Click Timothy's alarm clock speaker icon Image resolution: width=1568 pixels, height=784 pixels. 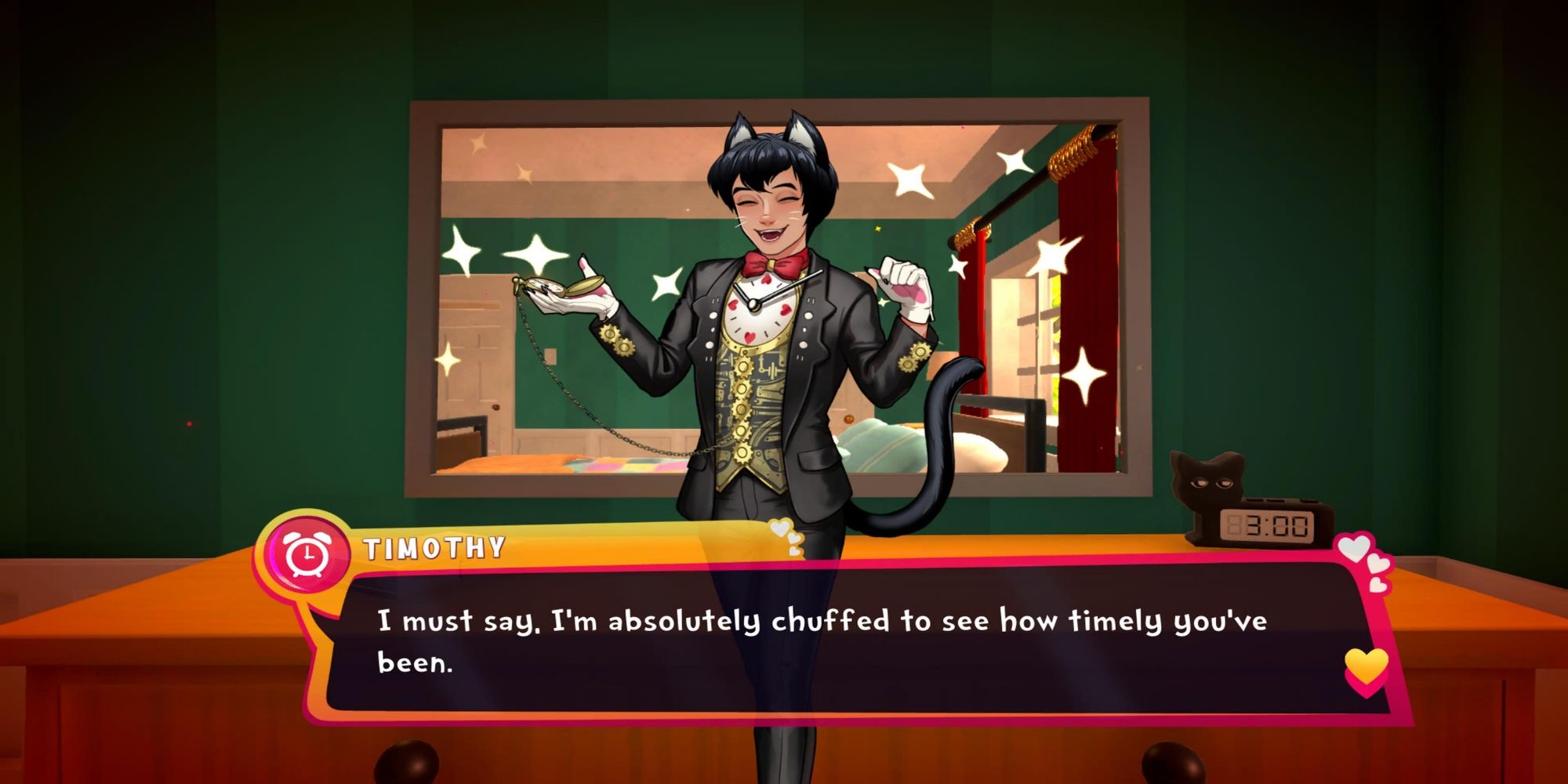point(308,555)
